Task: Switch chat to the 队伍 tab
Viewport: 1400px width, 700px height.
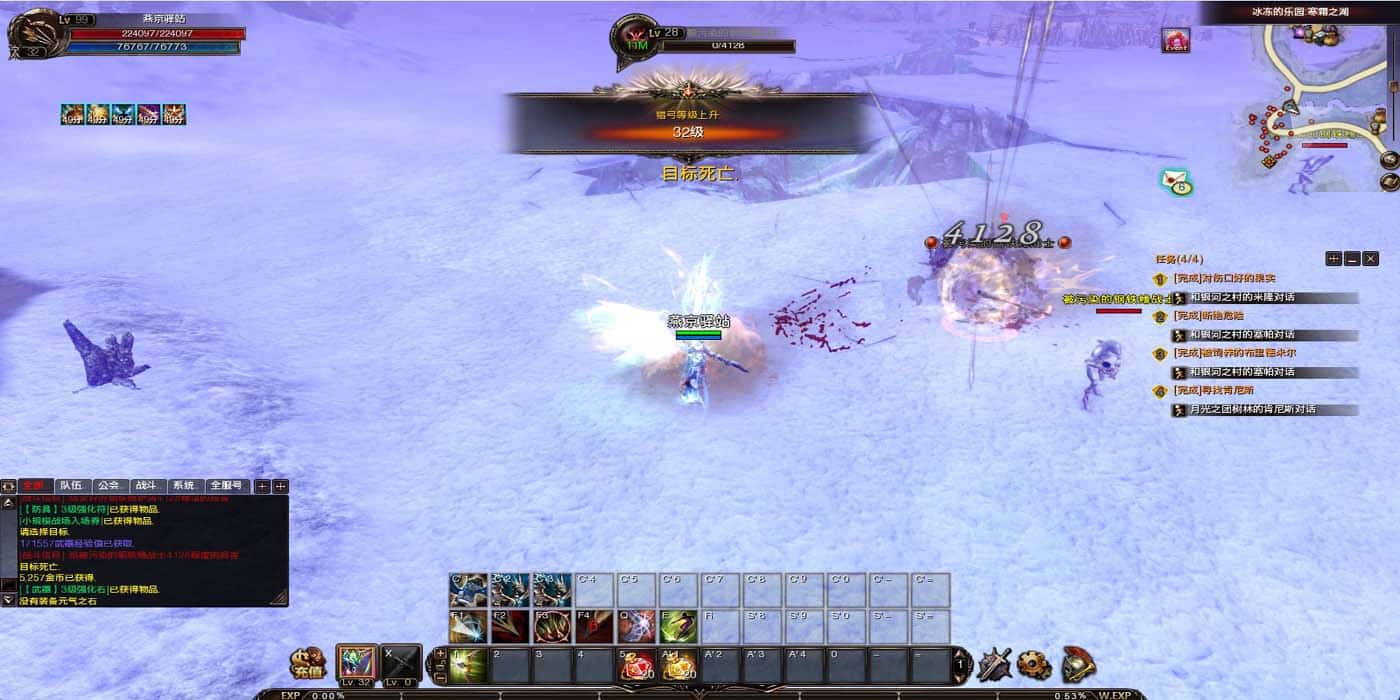Action: point(71,486)
